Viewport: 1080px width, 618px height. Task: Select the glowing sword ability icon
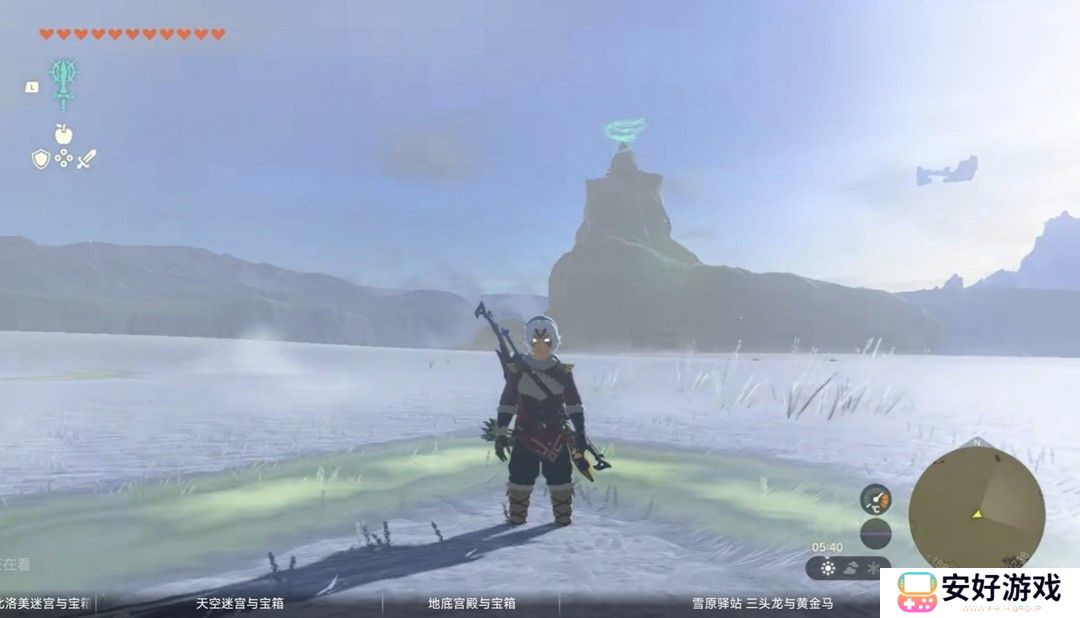[x=63, y=82]
